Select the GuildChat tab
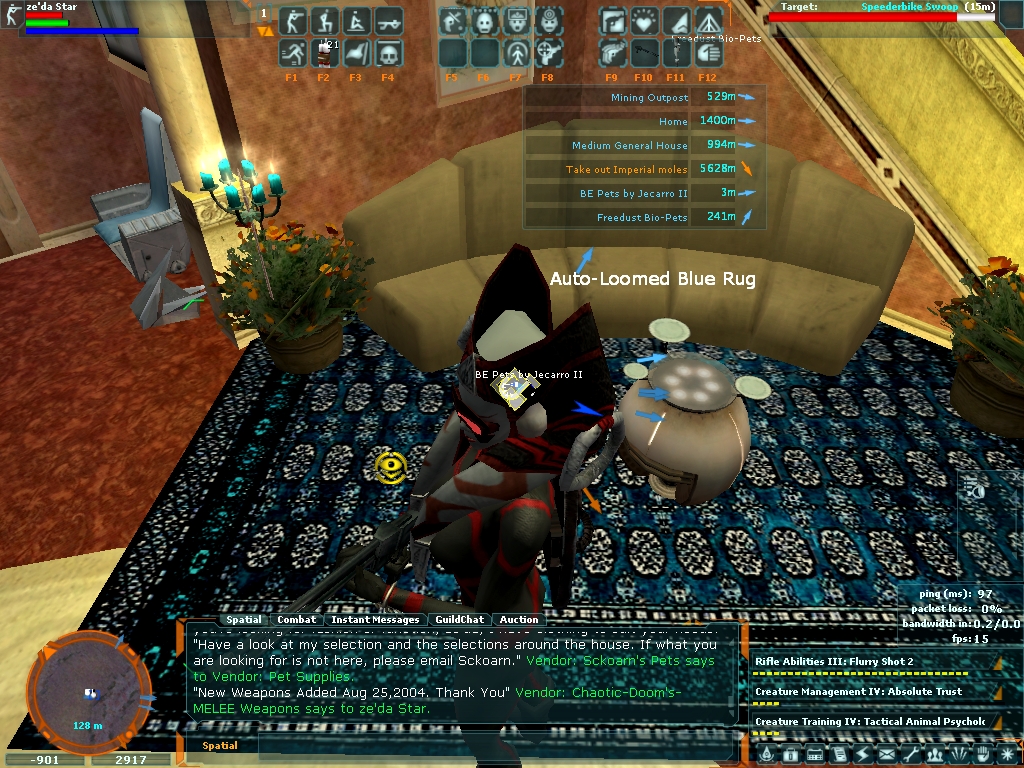 coord(459,620)
